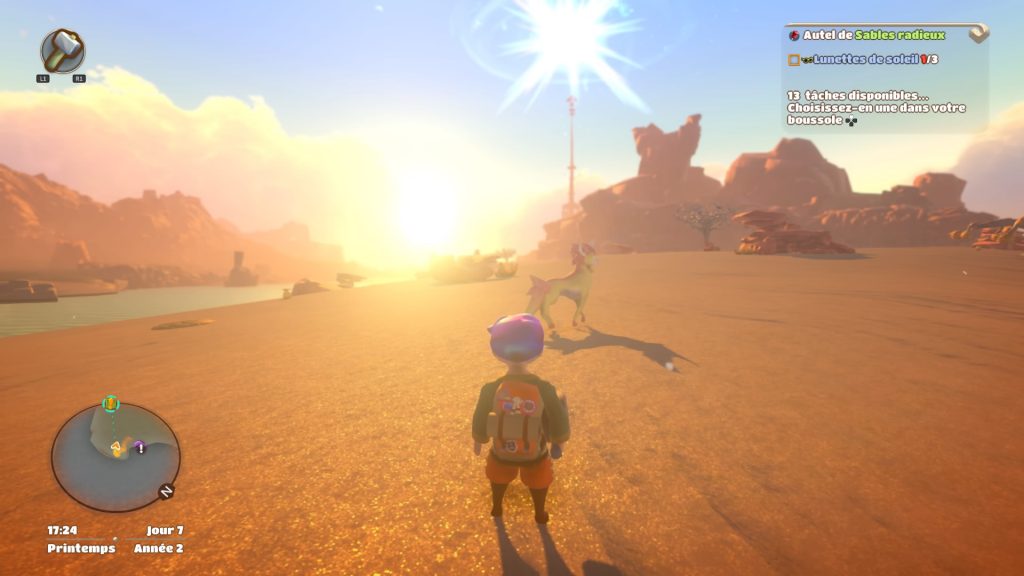The width and height of the screenshot is (1024, 576).
Task: Tick the Lunettes de soleil objective checkbox
Action: (793, 60)
